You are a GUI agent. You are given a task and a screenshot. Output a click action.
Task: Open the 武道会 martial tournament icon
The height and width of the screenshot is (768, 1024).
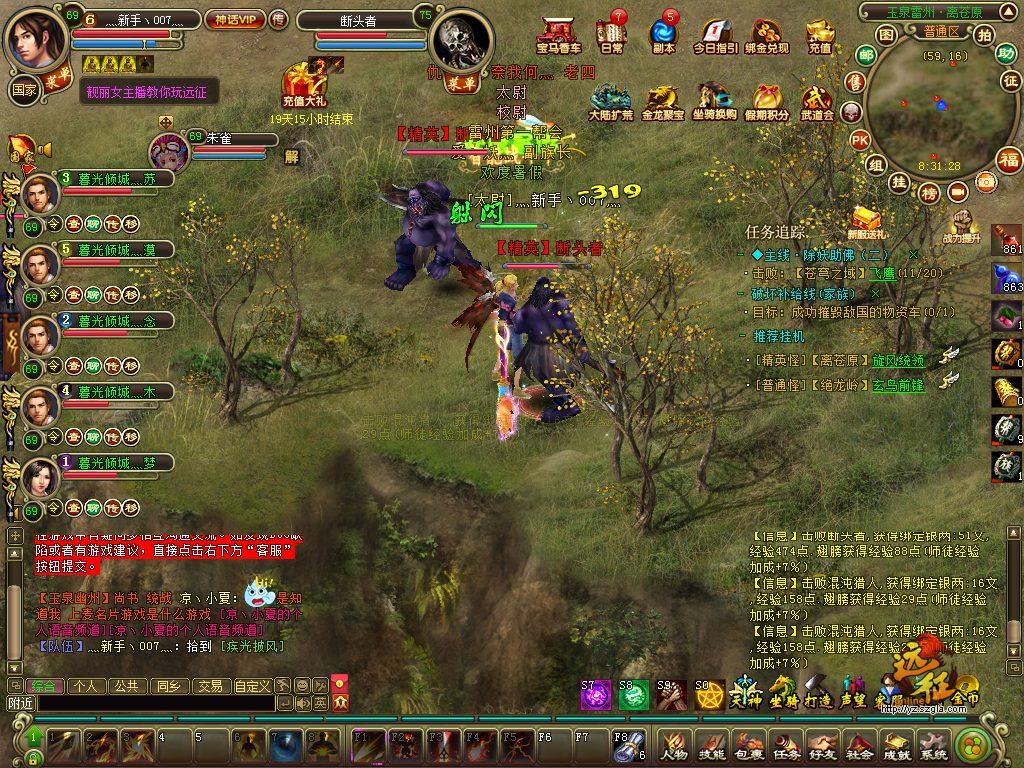[x=817, y=101]
